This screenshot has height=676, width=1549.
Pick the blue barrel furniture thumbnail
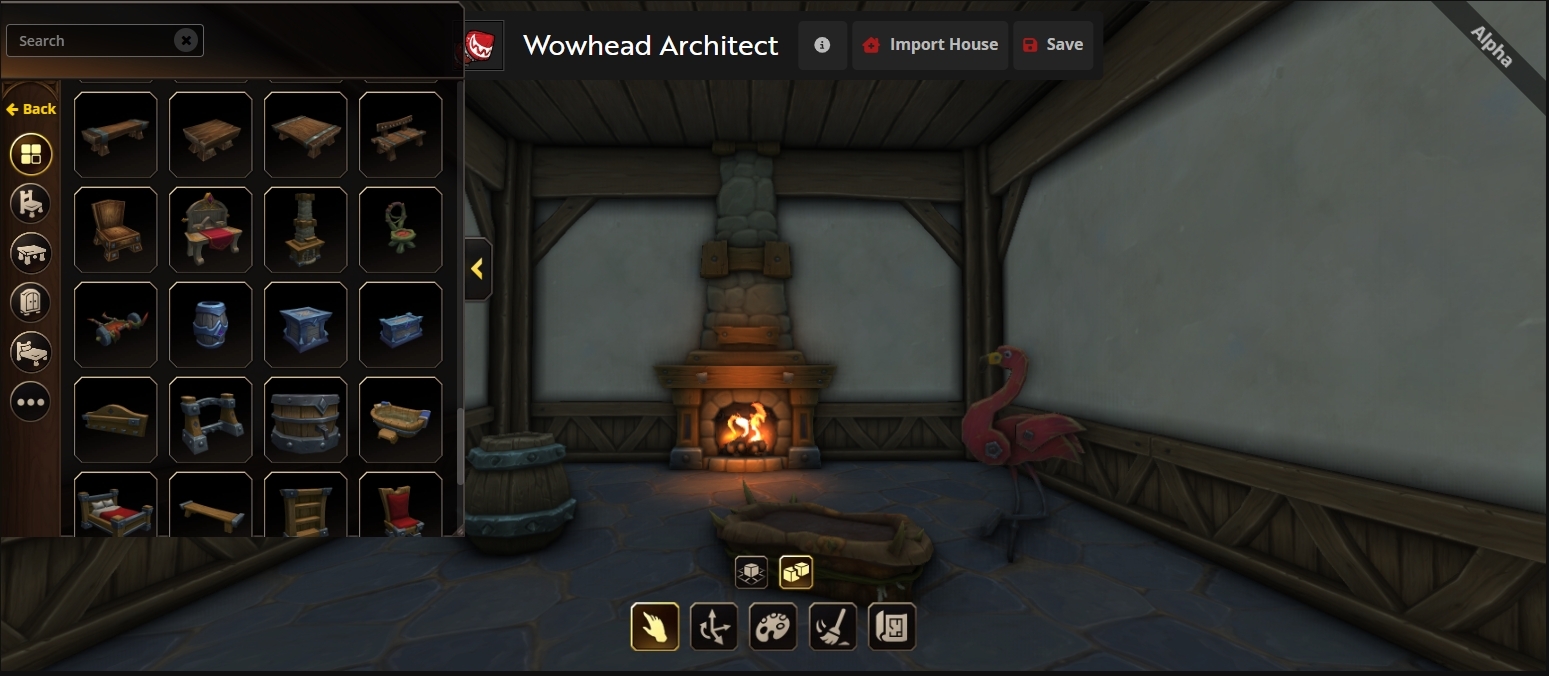pyautogui.click(x=210, y=325)
